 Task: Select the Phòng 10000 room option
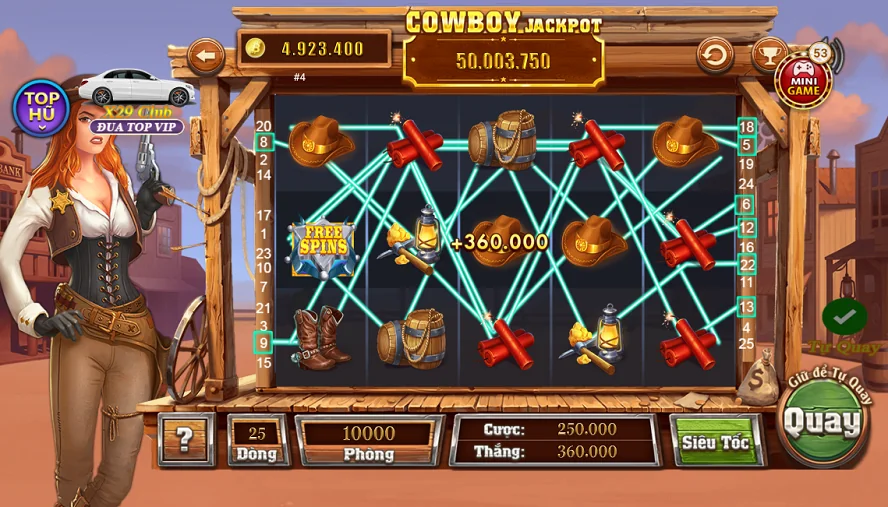(368, 441)
